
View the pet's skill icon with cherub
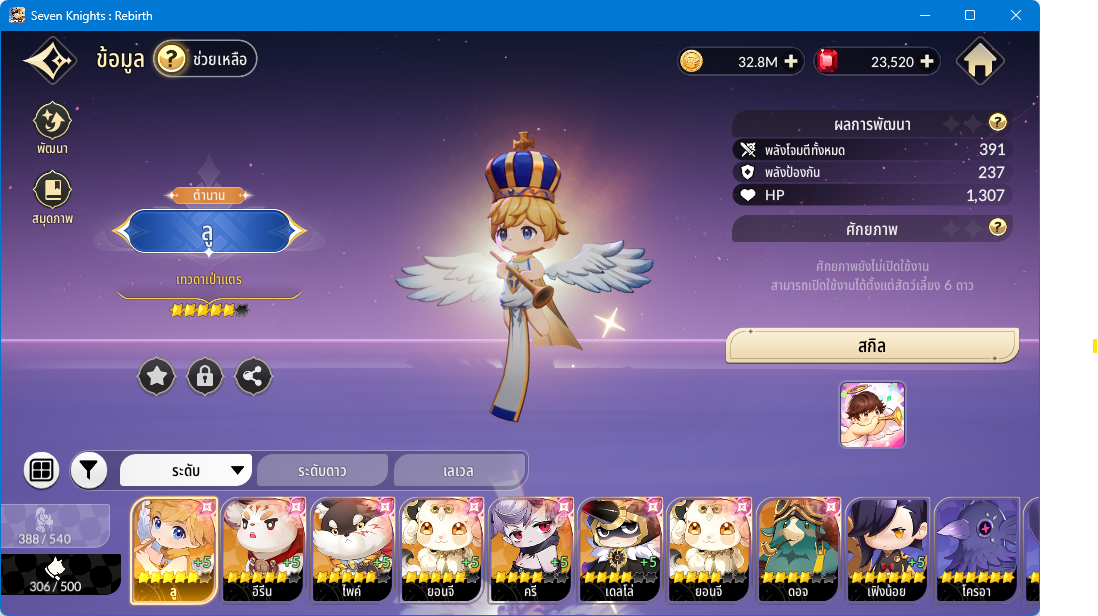point(872,414)
